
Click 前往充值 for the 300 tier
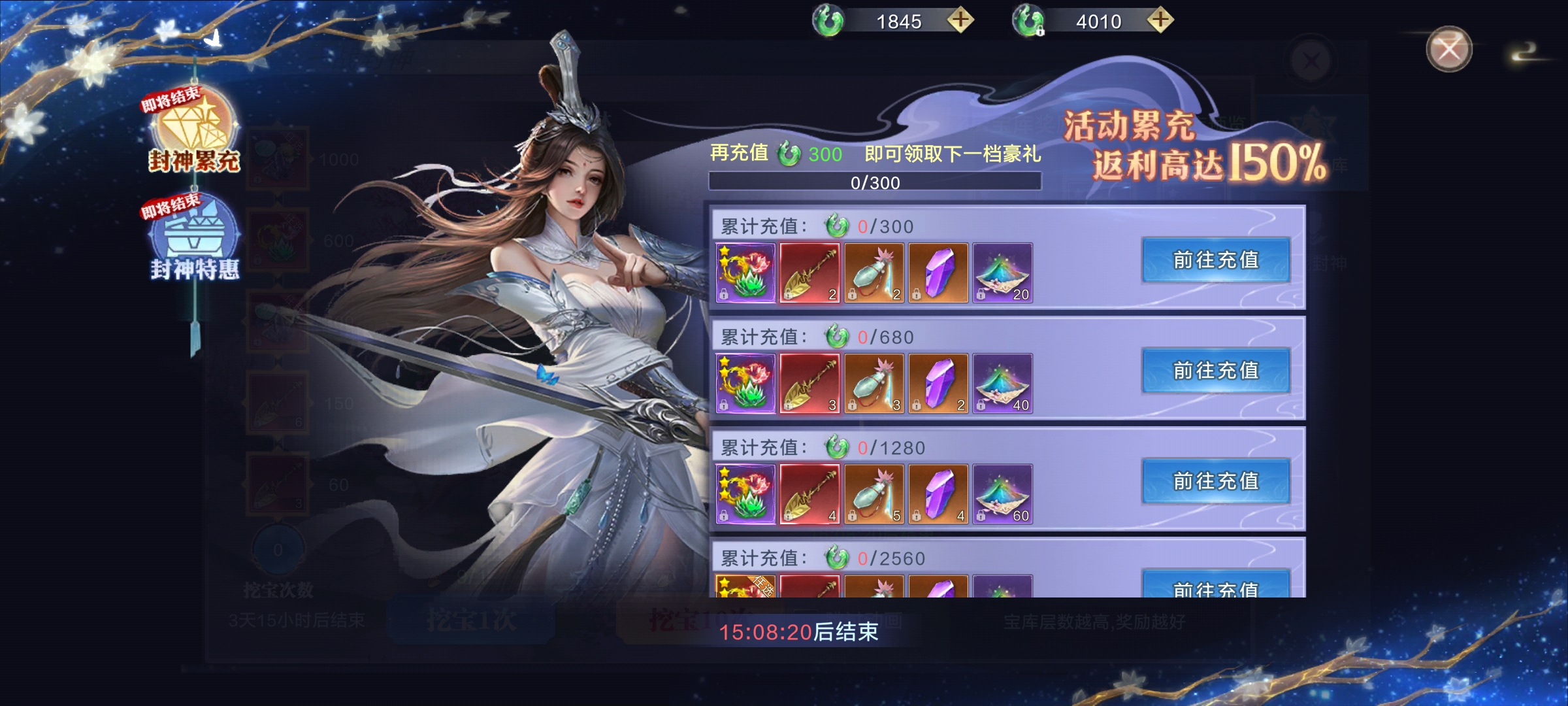[1215, 260]
